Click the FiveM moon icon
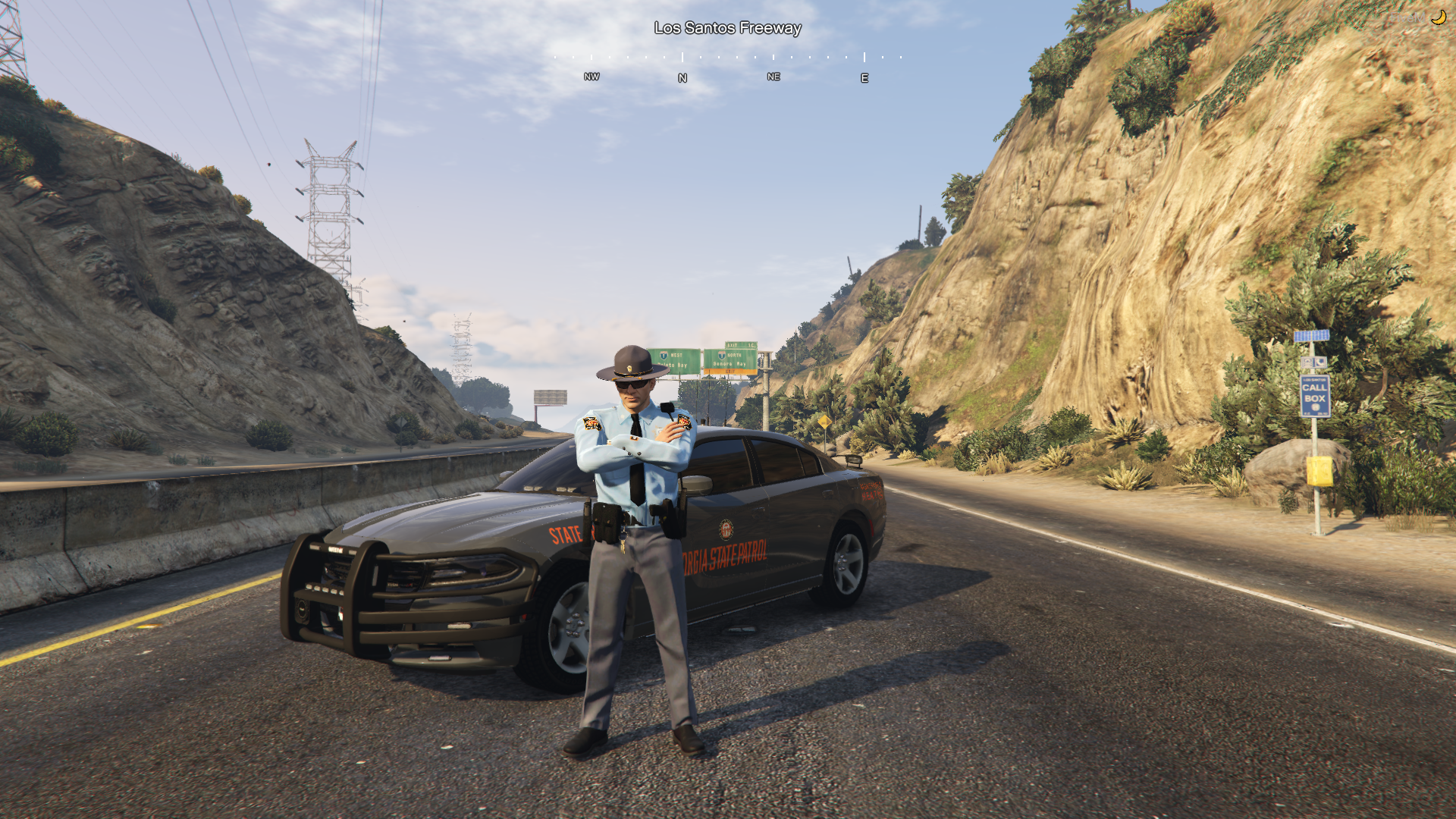Screen dimensions: 1456x819 pyautogui.click(x=1438, y=17)
